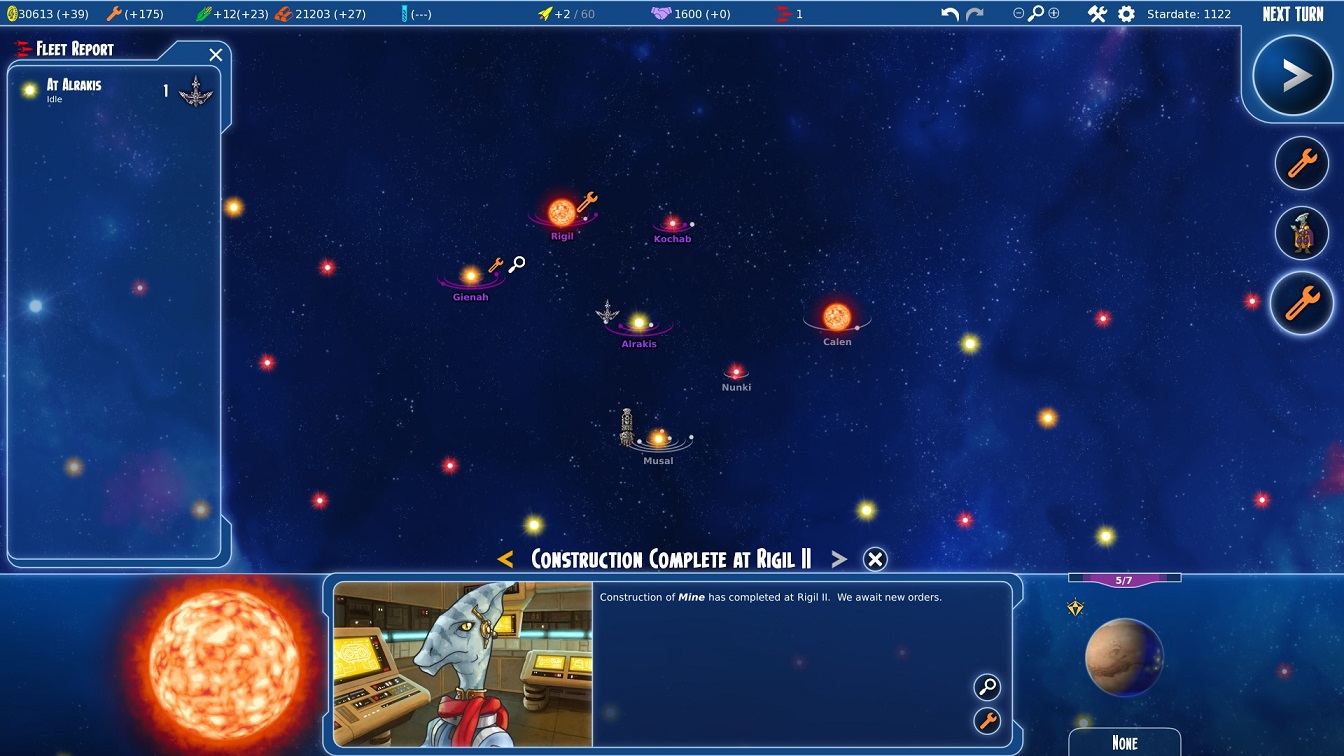
Task: Show the previous notification with left arrow
Action: click(x=505, y=560)
